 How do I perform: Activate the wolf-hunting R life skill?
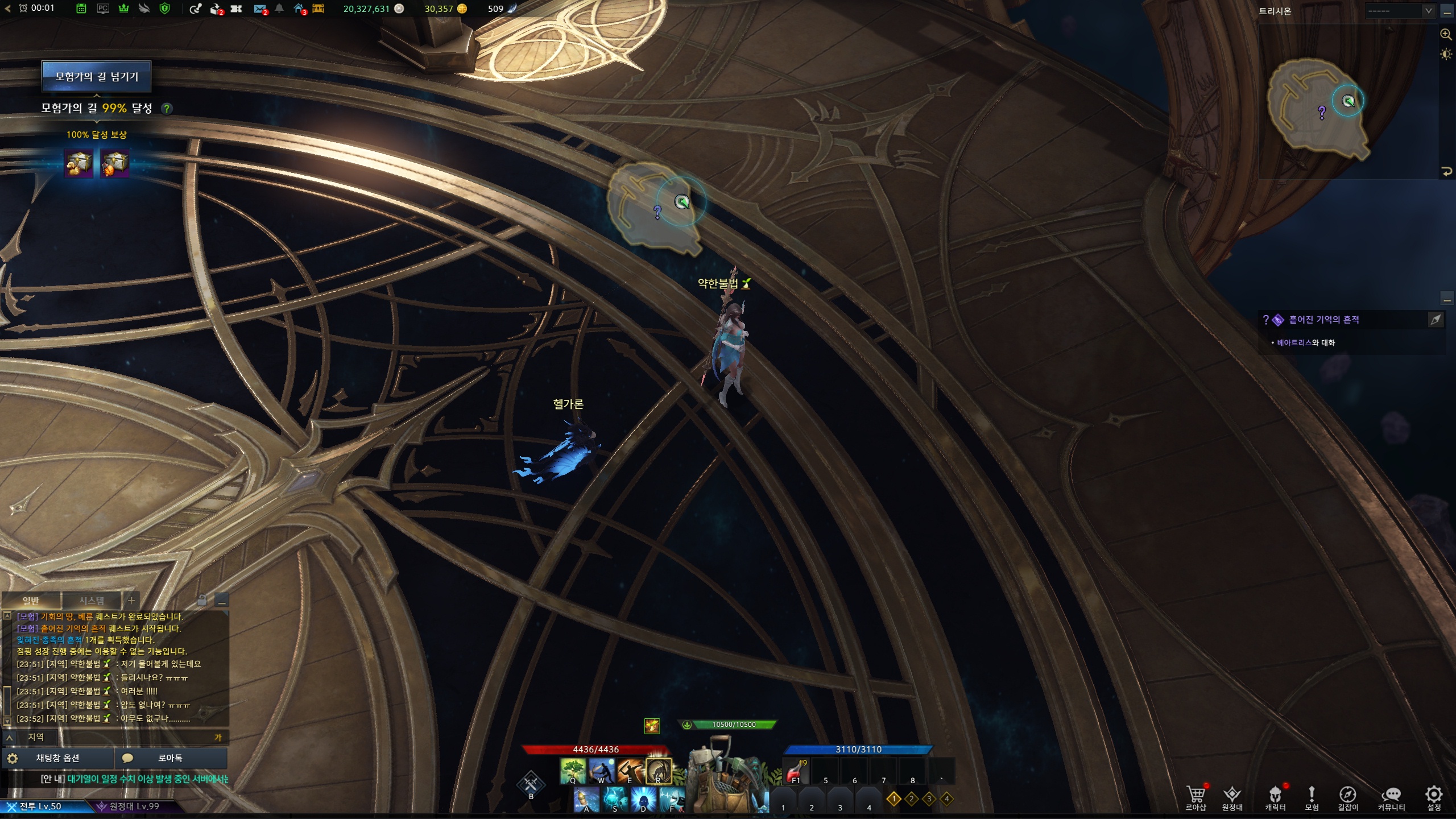[659, 771]
